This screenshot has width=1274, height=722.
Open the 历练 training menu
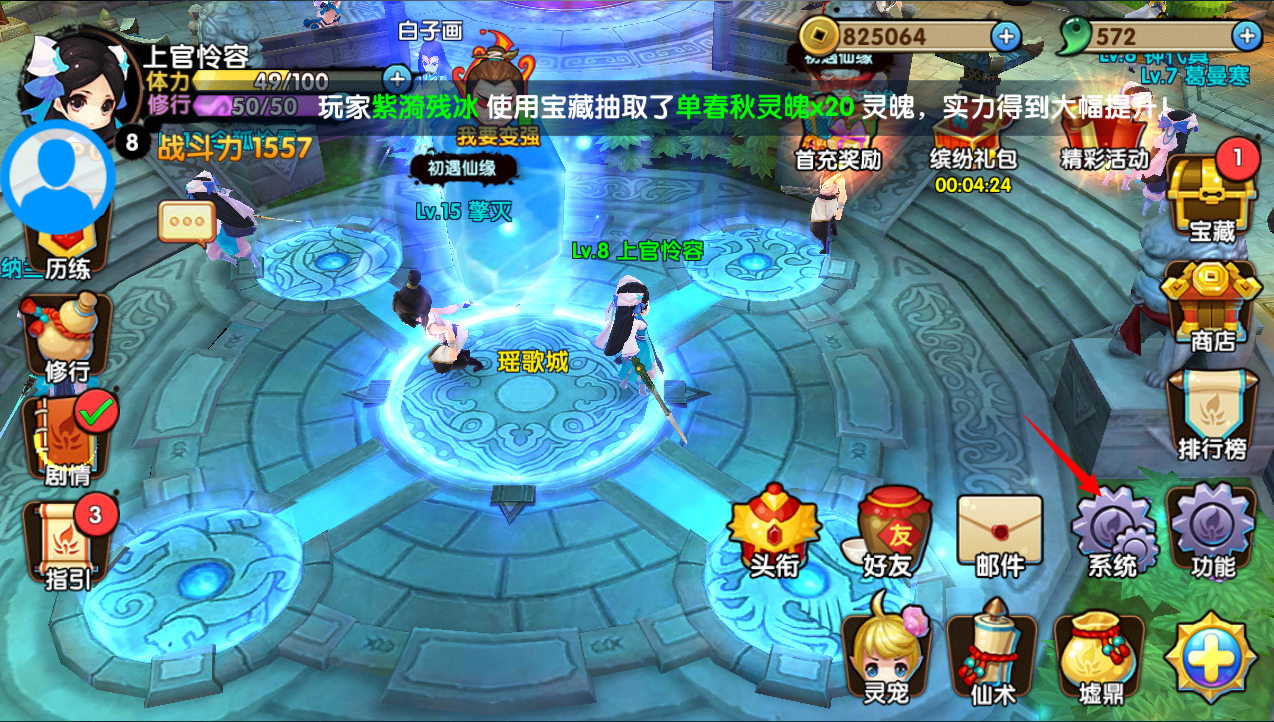pos(67,250)
